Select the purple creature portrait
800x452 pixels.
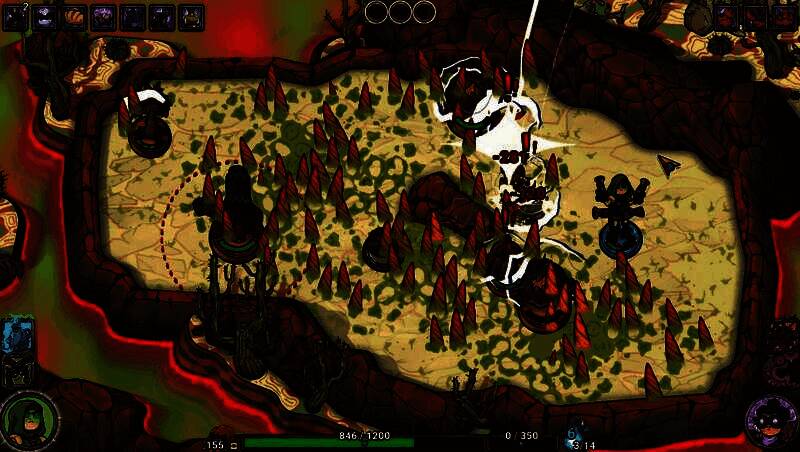(x=771, y=420)
